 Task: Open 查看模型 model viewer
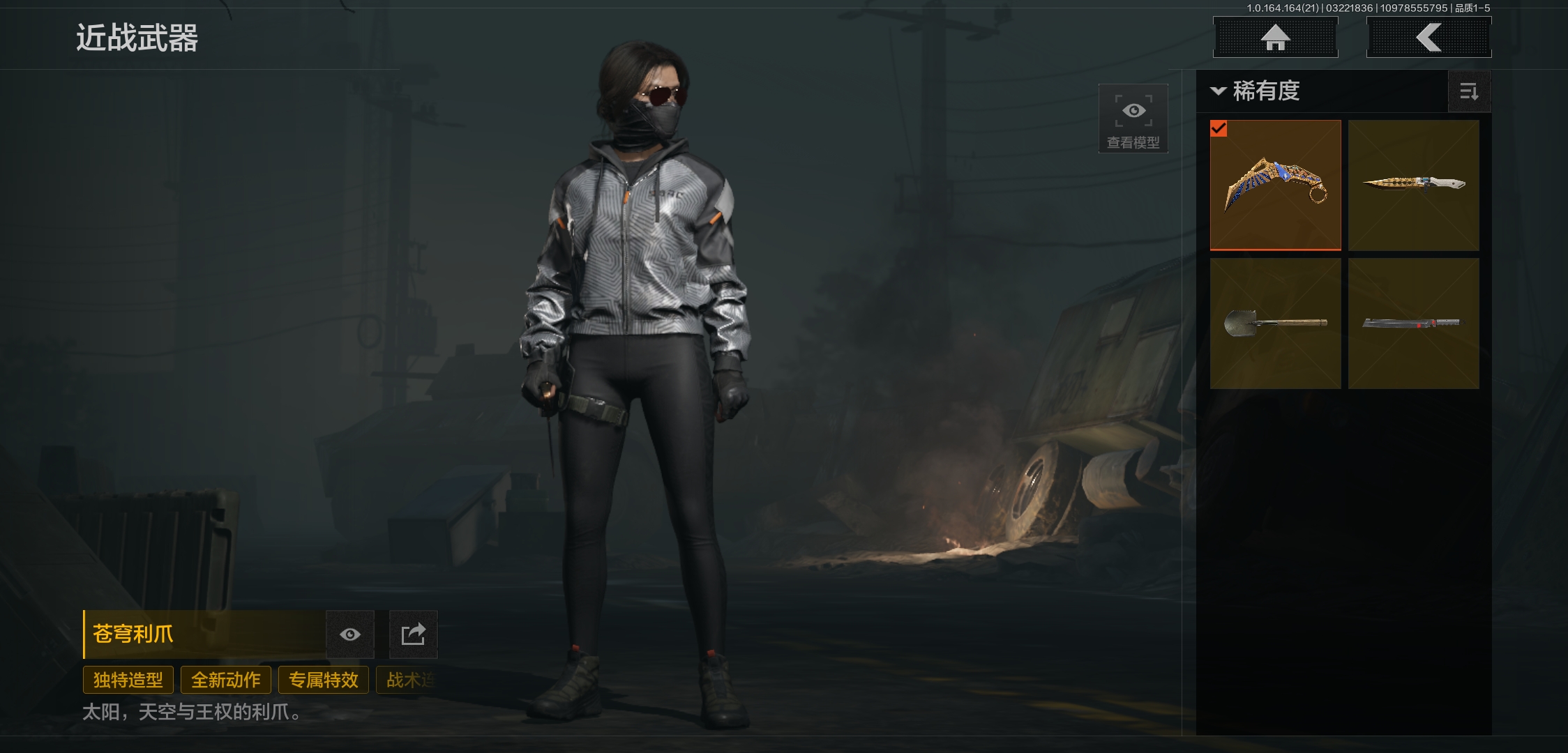1133,119
